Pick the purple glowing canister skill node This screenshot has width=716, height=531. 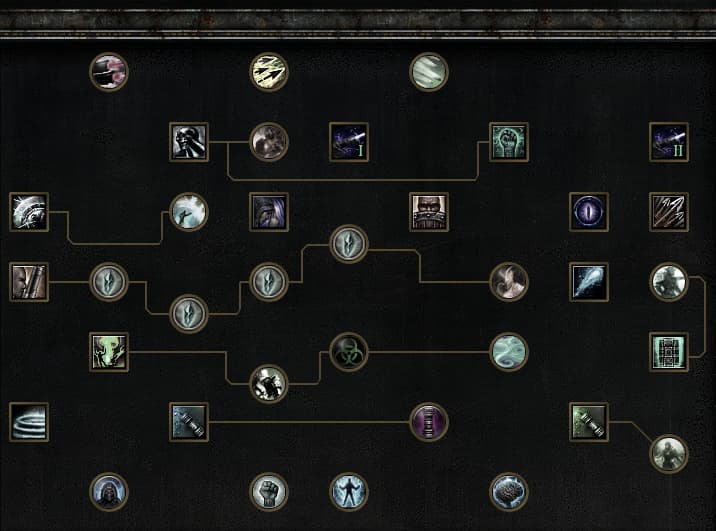point(429,422)
